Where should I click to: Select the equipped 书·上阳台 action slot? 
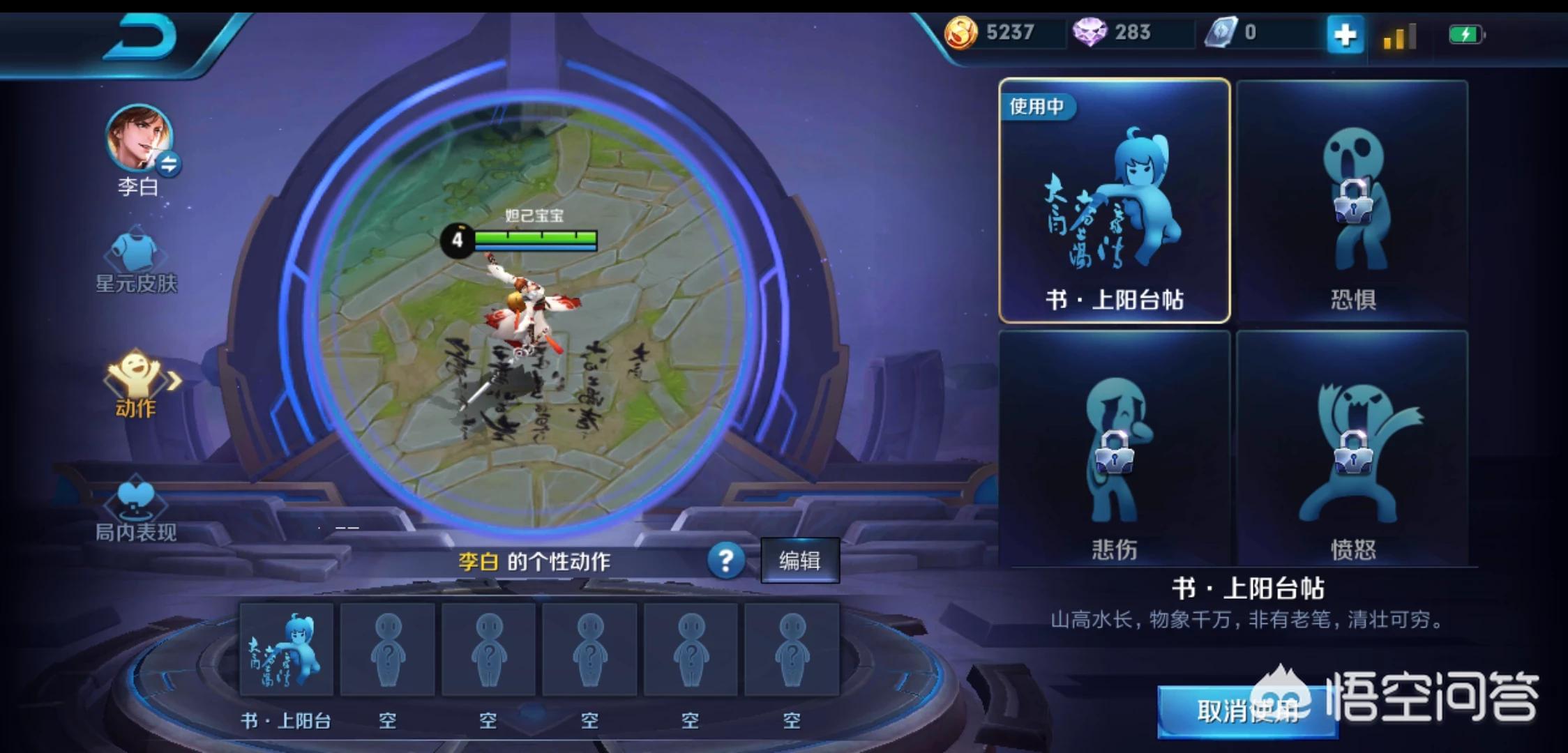click(287, 650)
